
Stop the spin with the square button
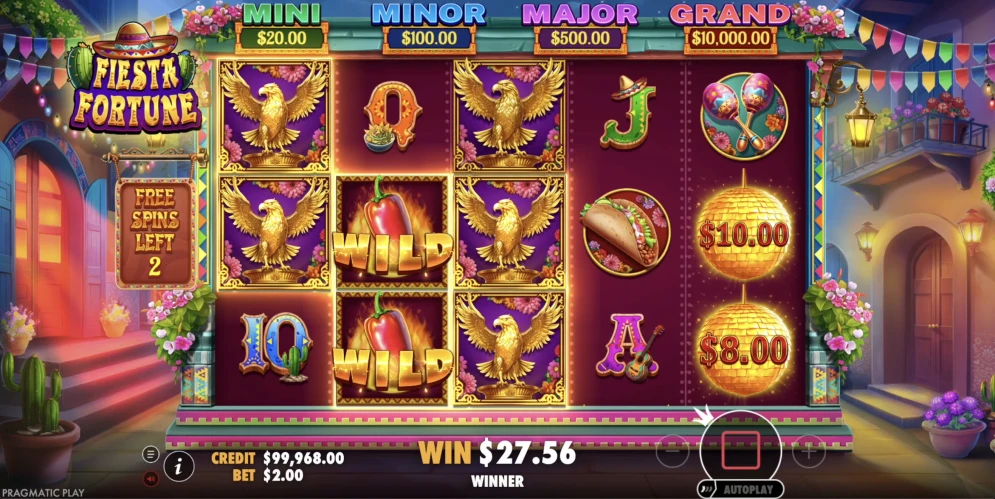click(x=740, y=452)
